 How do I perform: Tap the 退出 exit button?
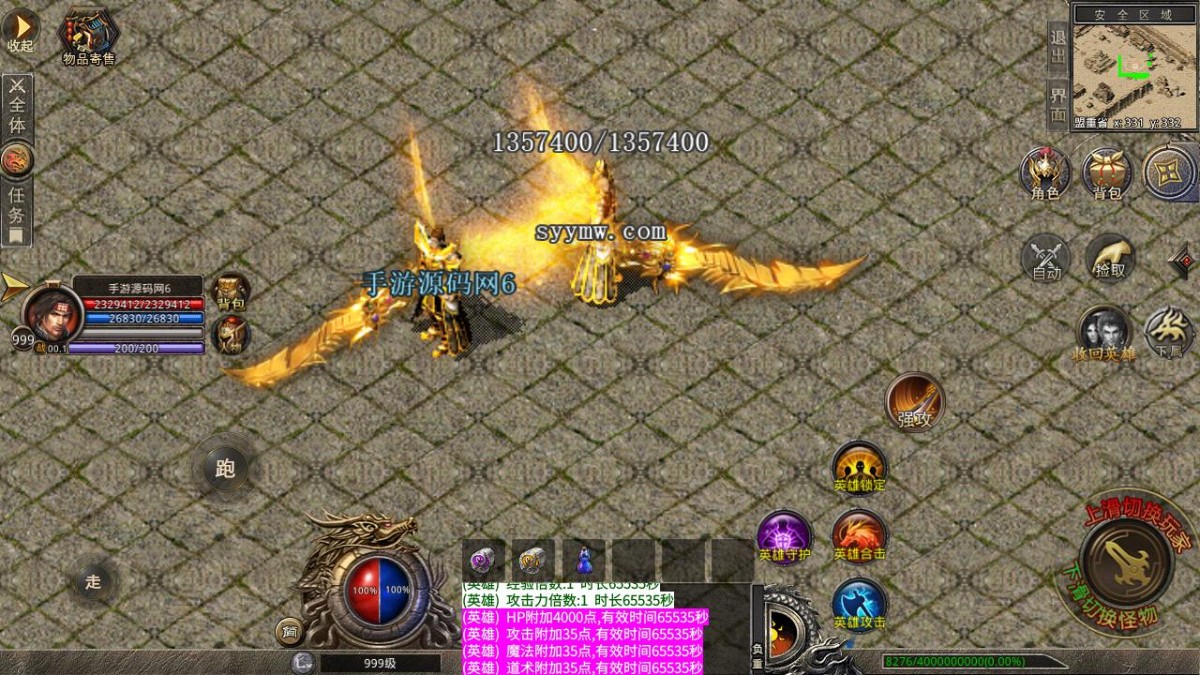point(1057,47)
